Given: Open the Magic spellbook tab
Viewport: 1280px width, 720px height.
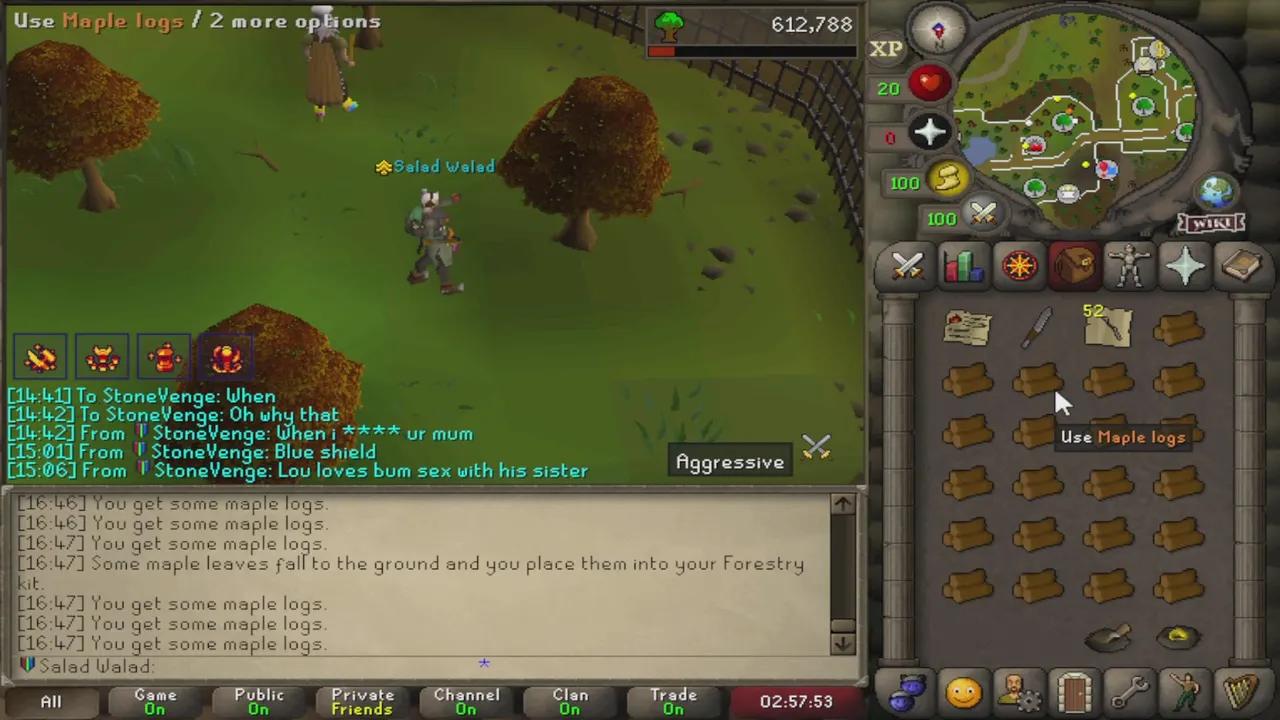Looking at the screenshot, I should point(1240,265).
